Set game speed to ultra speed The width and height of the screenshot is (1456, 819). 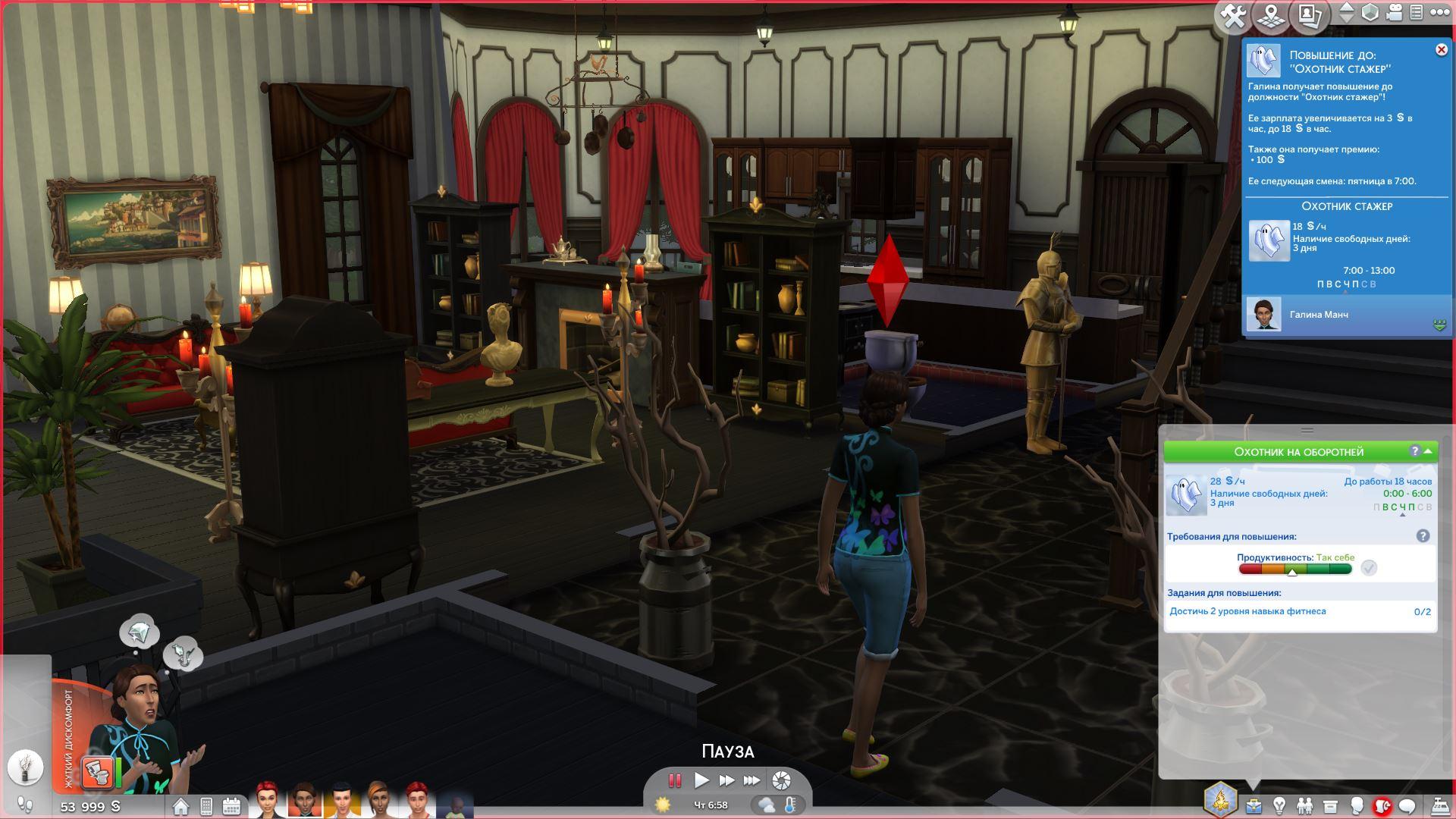tap(752, 780)
